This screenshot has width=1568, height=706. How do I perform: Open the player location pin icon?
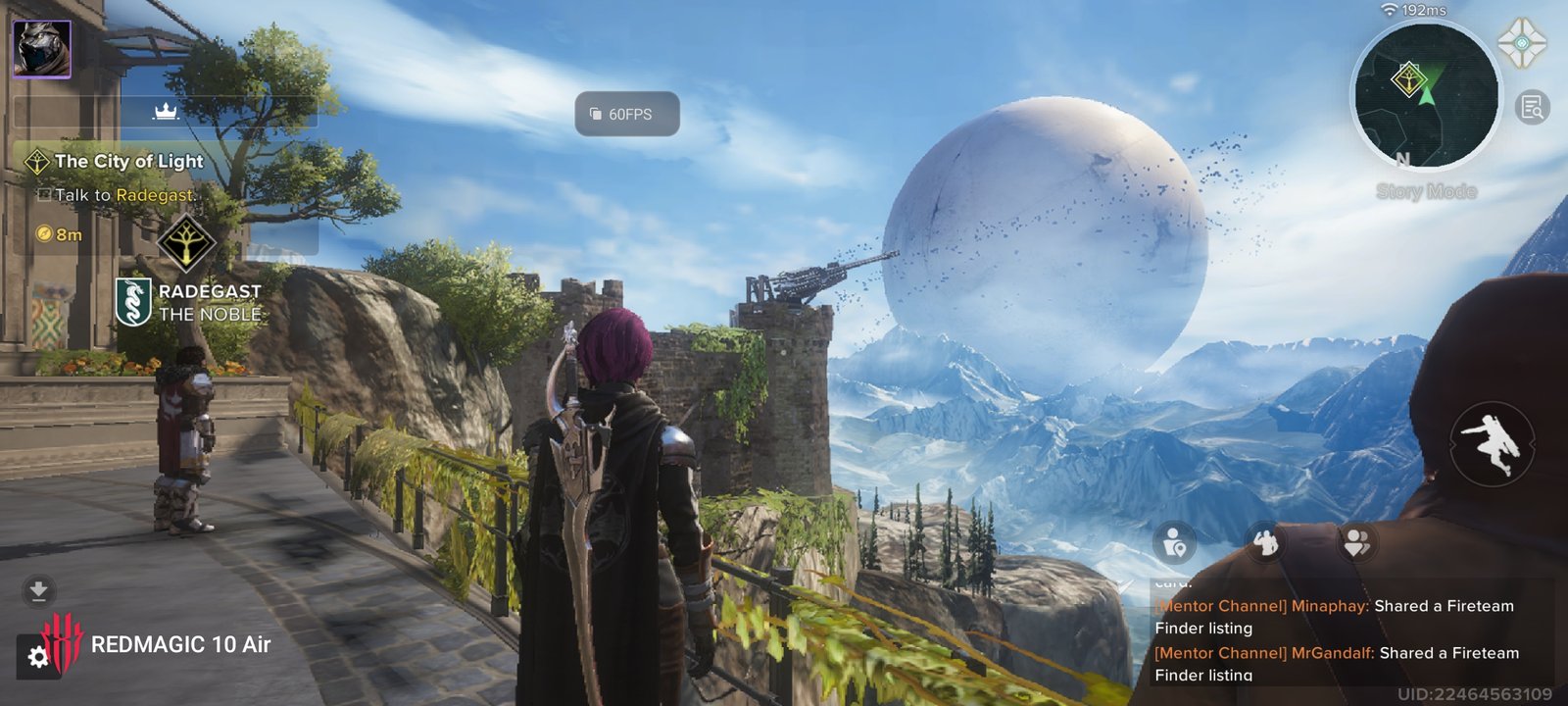point(1174,541)
